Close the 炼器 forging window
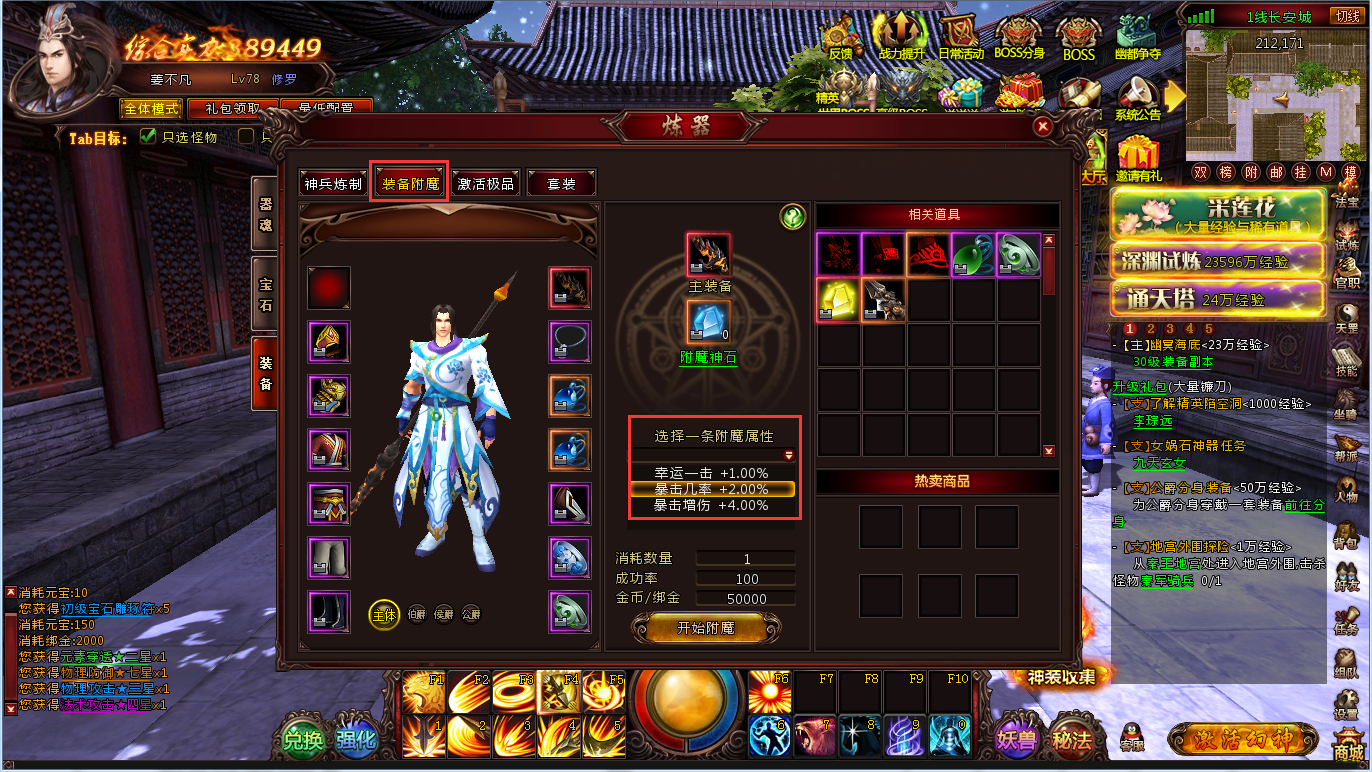Screen dimensions: 1372x772 (1042, 127)
